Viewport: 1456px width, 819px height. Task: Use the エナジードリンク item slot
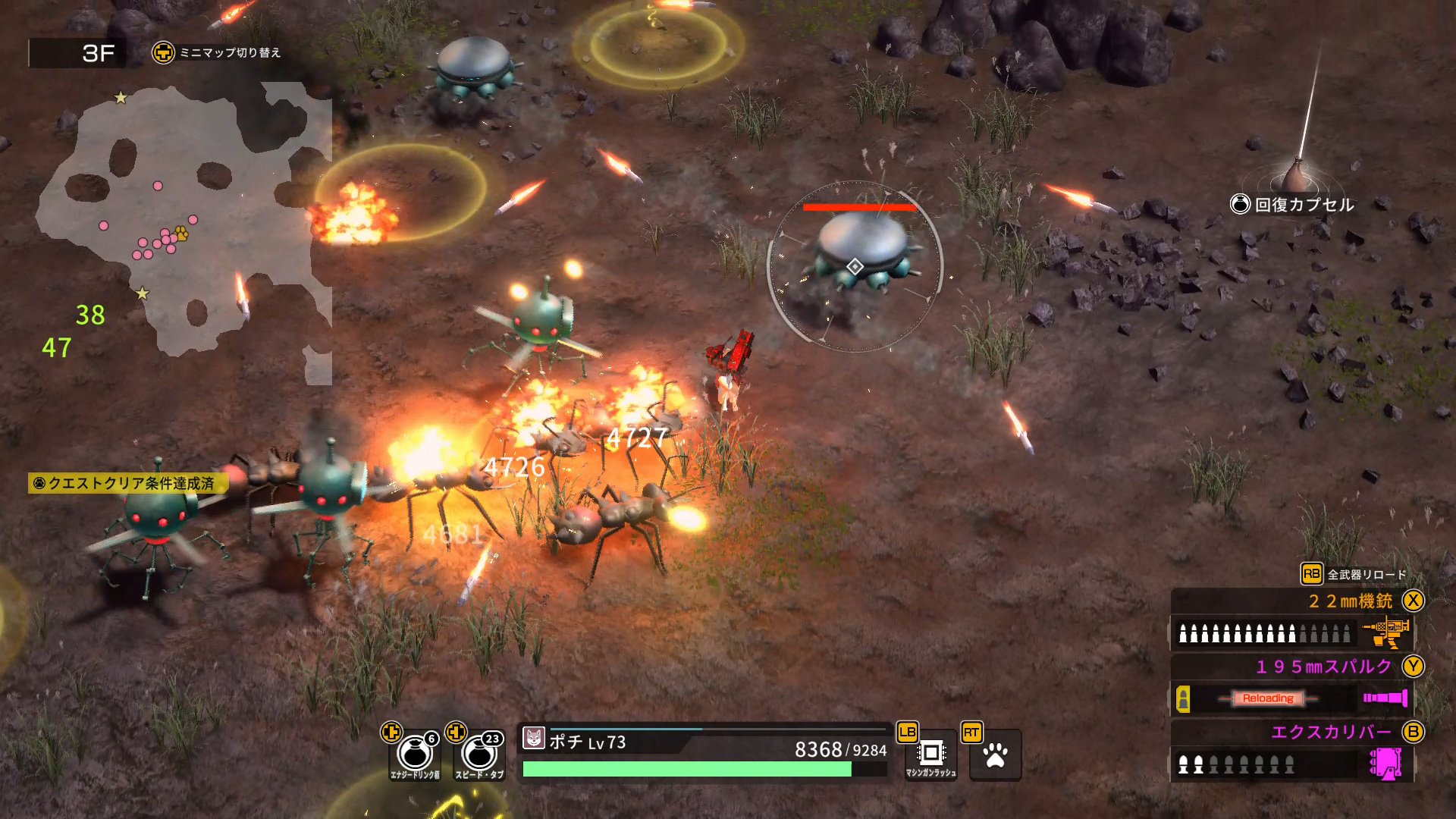click(x=415, y=755)
